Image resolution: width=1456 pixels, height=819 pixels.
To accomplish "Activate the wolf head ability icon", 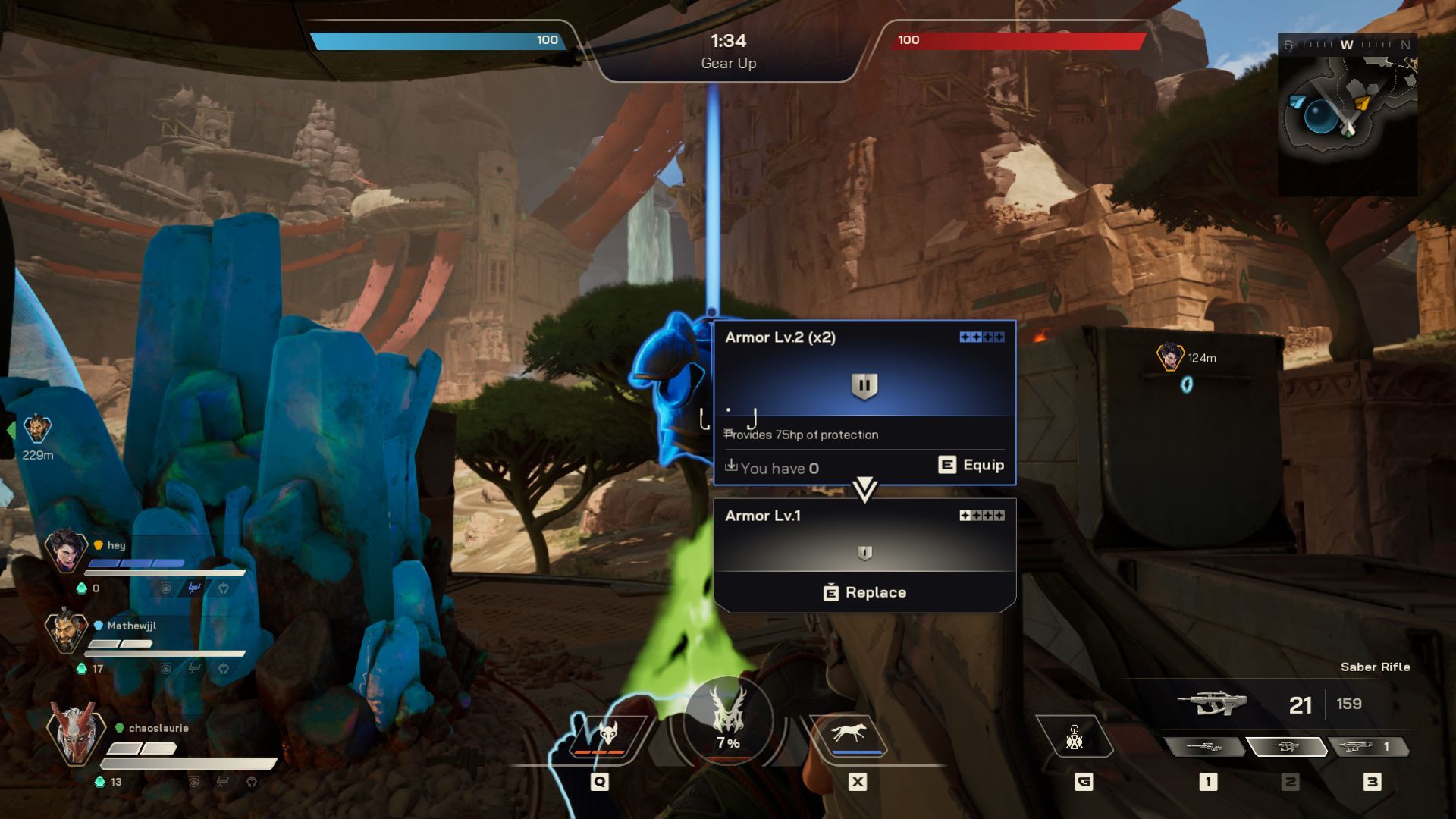I will (x=607, y=735).
